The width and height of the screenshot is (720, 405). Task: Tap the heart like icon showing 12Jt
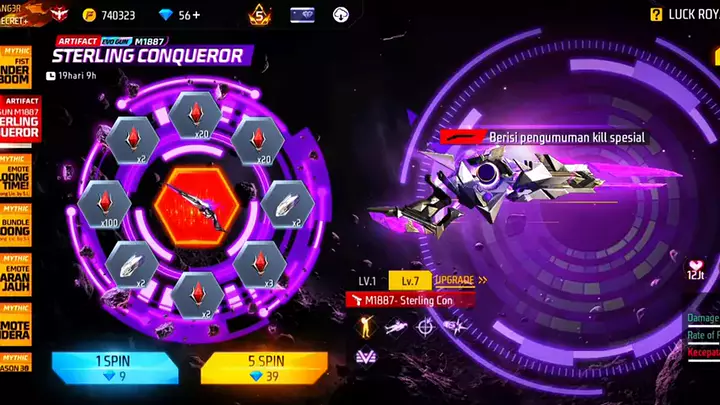click(694, 271)
